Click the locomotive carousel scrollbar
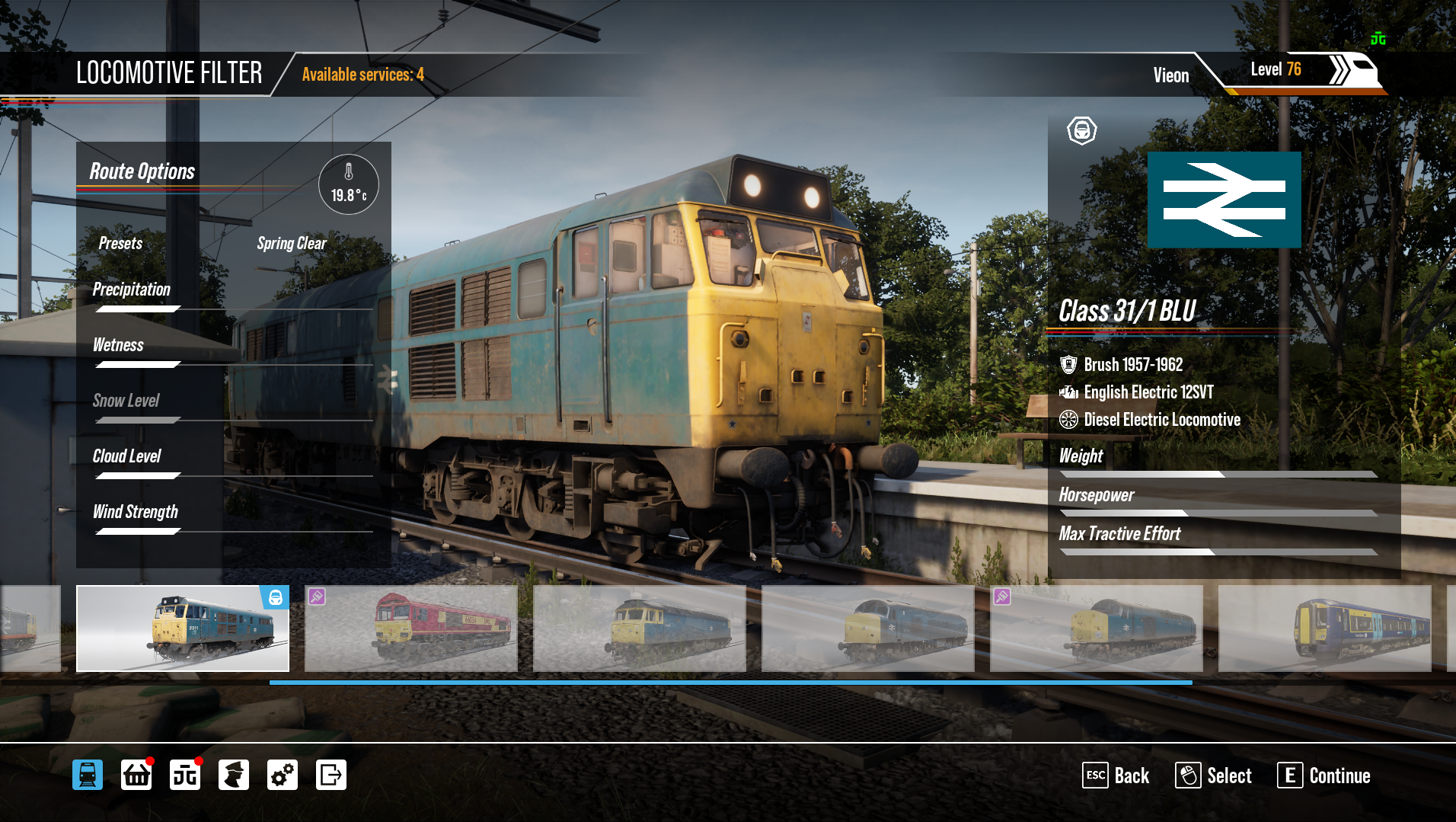Image resolution: width=1456 pixels, height=822 pixels. pyautogui.click(x=730, y=683)
